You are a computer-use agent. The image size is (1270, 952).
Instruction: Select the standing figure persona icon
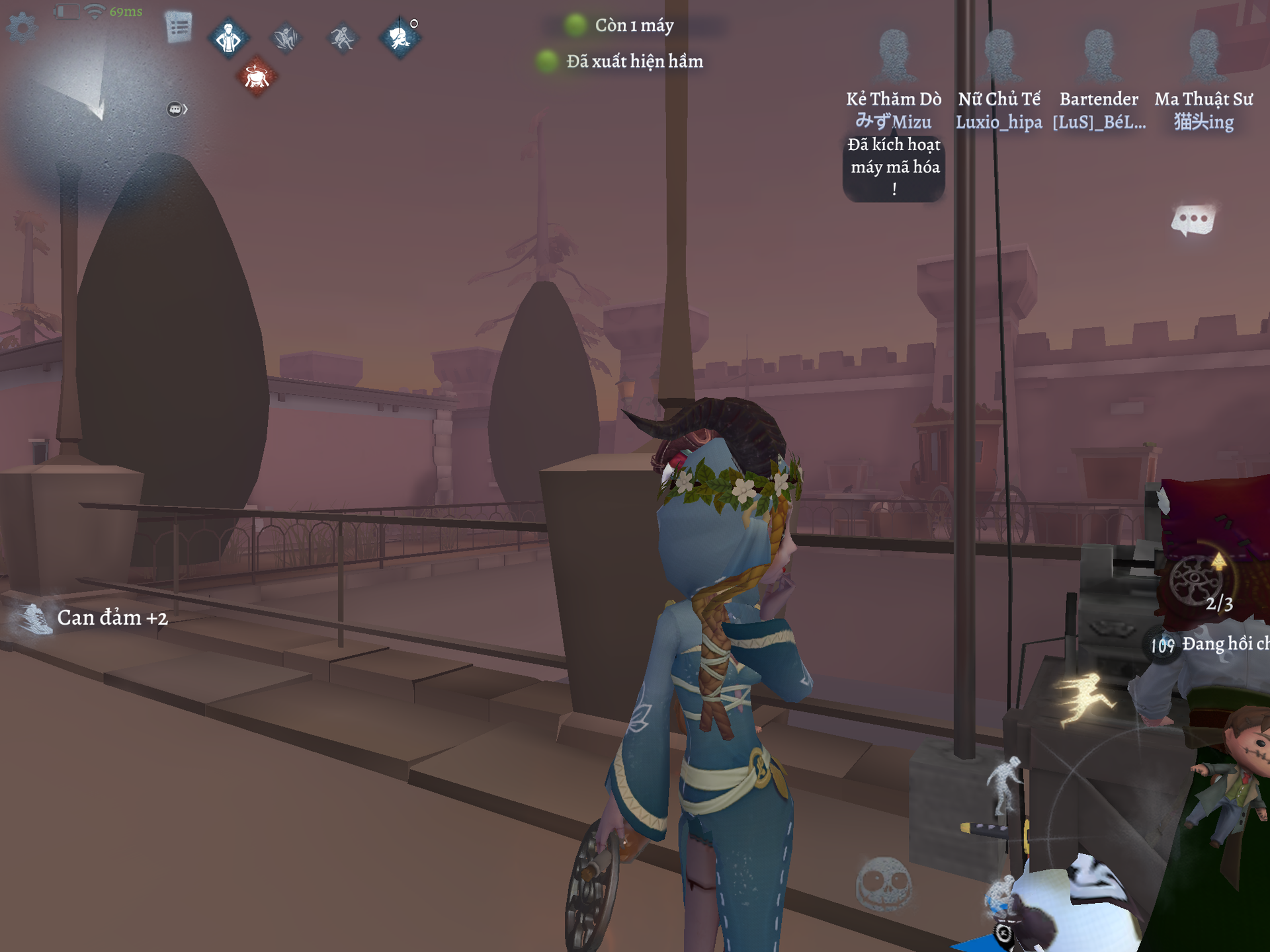click(x=229, y=38)
